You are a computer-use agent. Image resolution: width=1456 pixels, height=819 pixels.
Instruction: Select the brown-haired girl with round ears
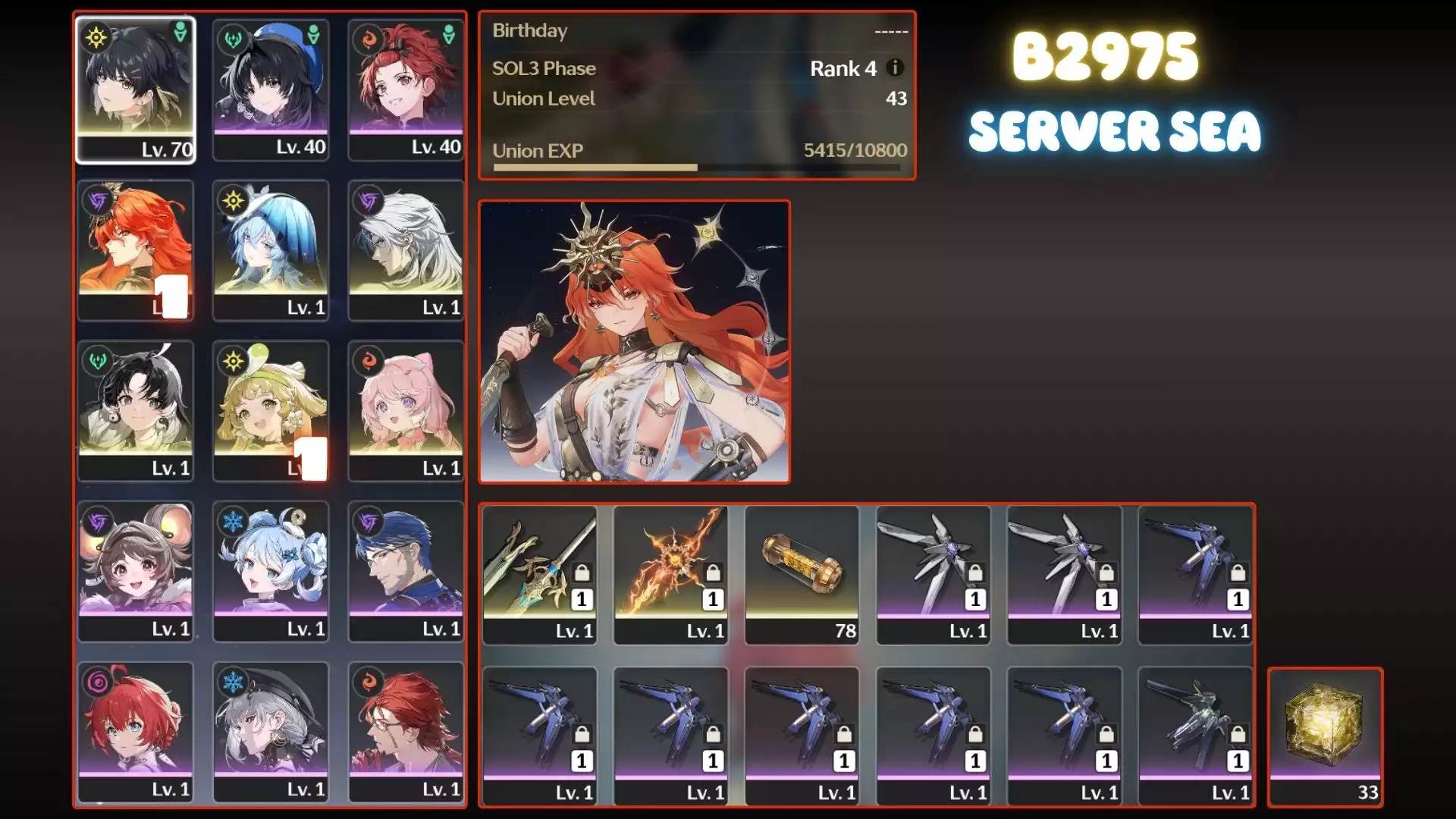pos(136,572)
